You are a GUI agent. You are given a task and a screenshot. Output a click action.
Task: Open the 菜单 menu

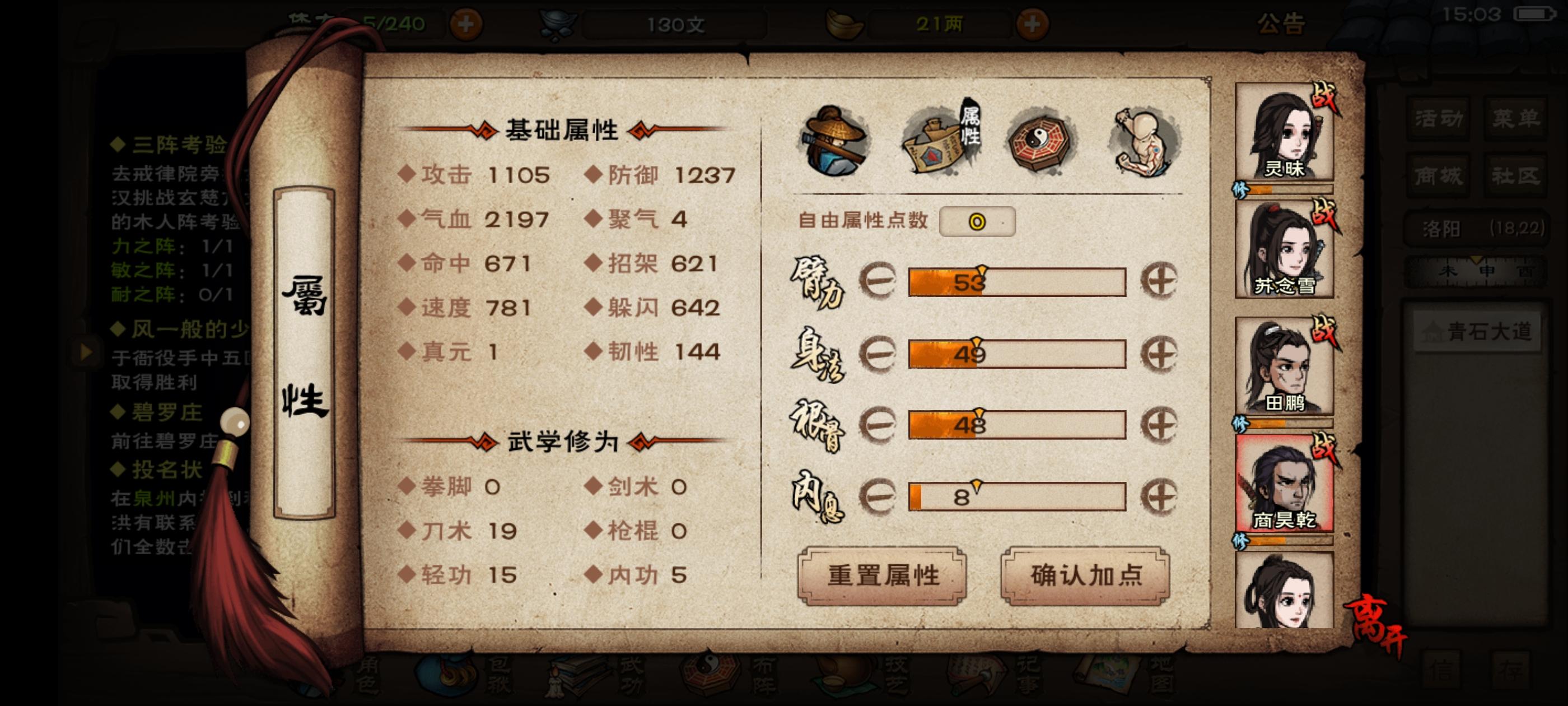click(1517, 118)
